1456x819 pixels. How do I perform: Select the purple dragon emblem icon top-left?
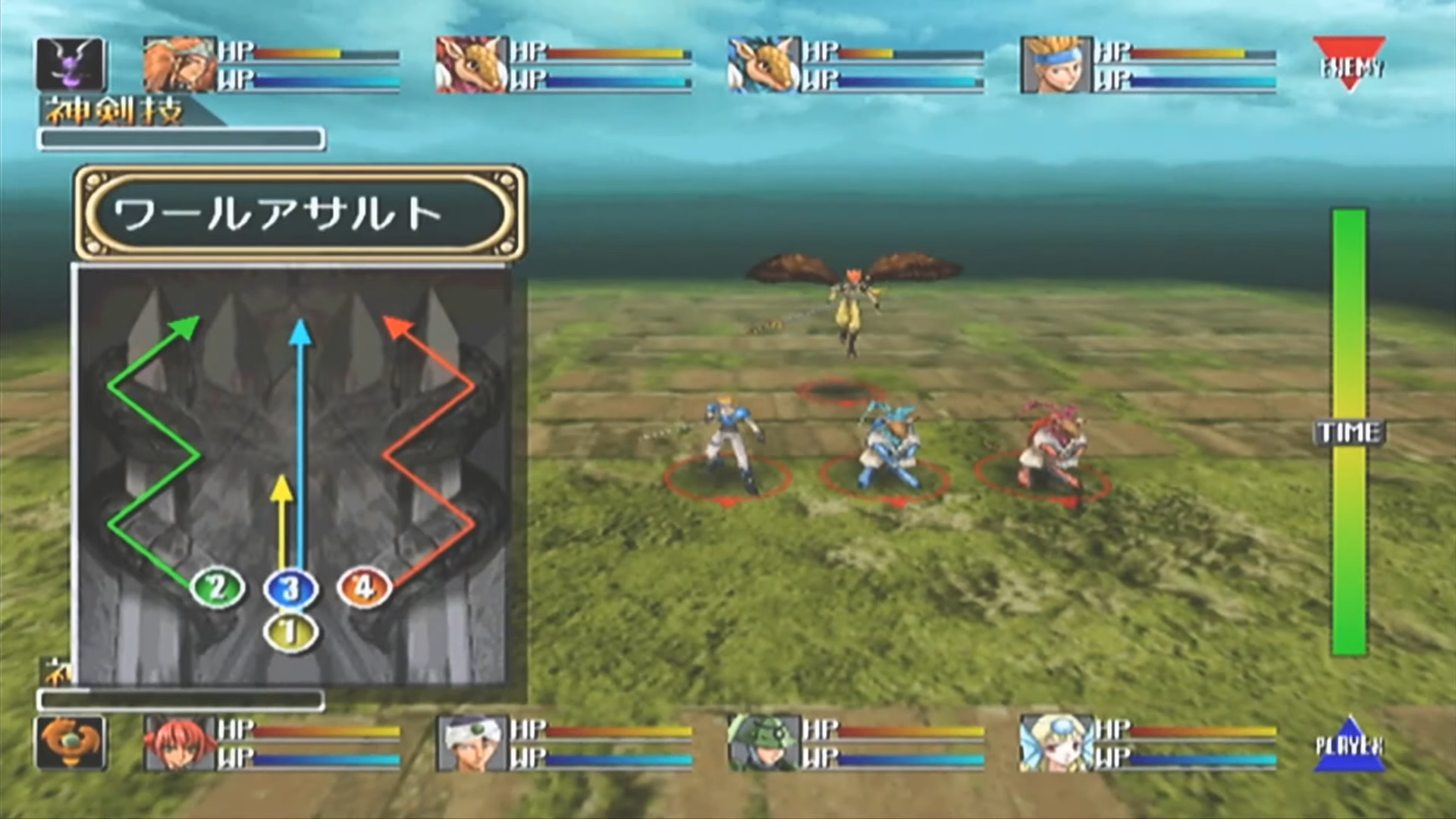[71, 64]
